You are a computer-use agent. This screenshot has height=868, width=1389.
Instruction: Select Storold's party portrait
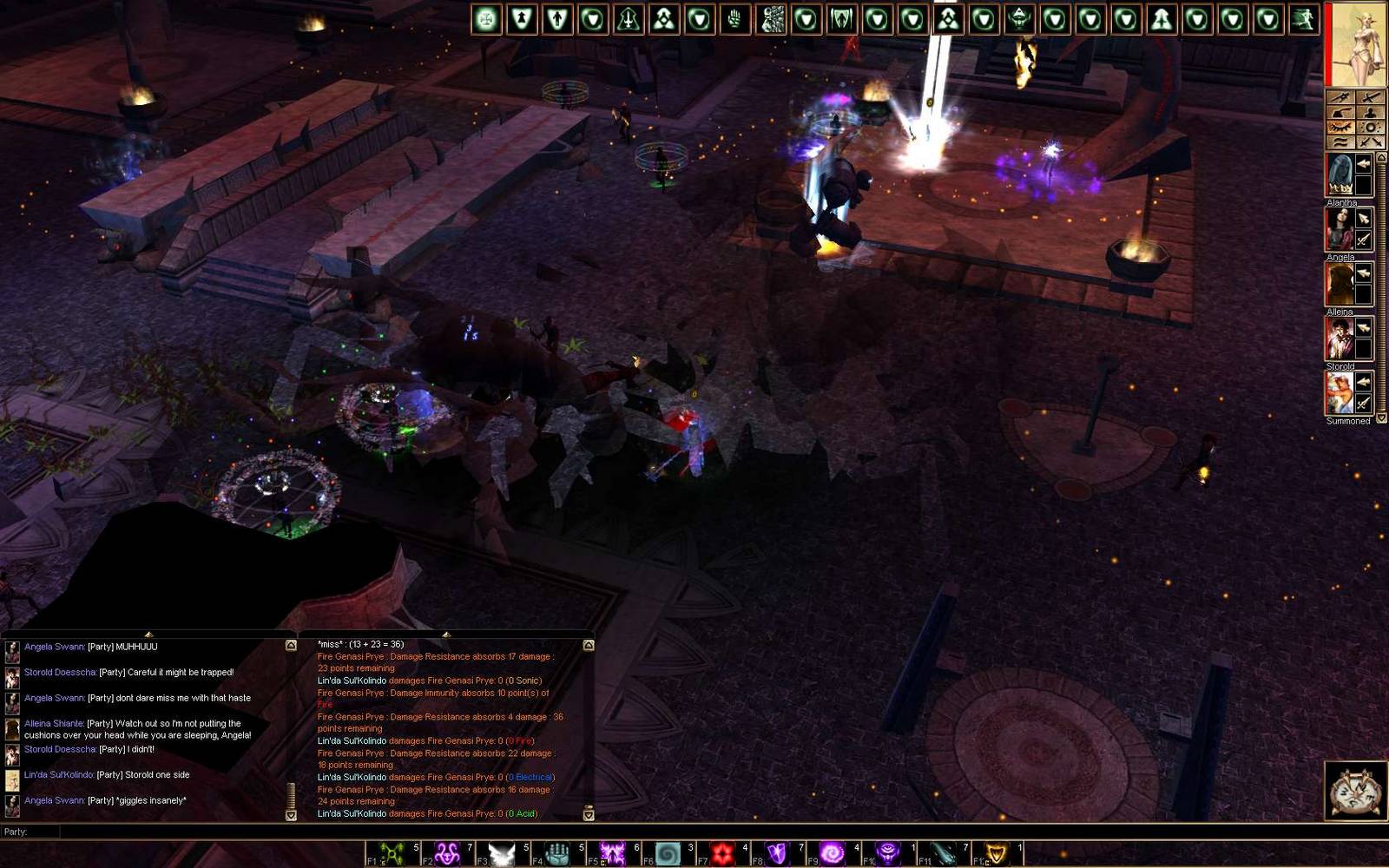(1340, 339)
